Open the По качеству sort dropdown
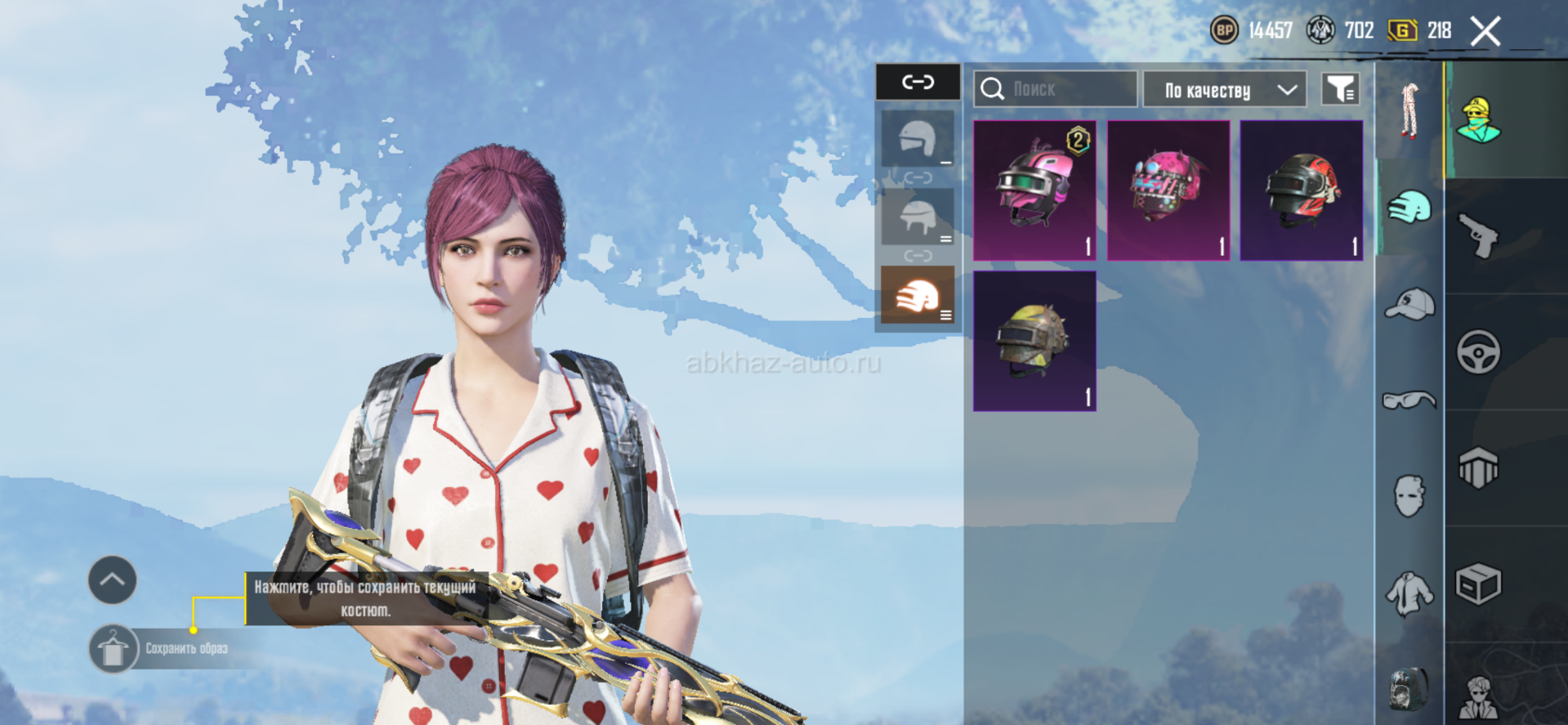The height and width of the screenshot is (725, 1568). pos(1224,89)
